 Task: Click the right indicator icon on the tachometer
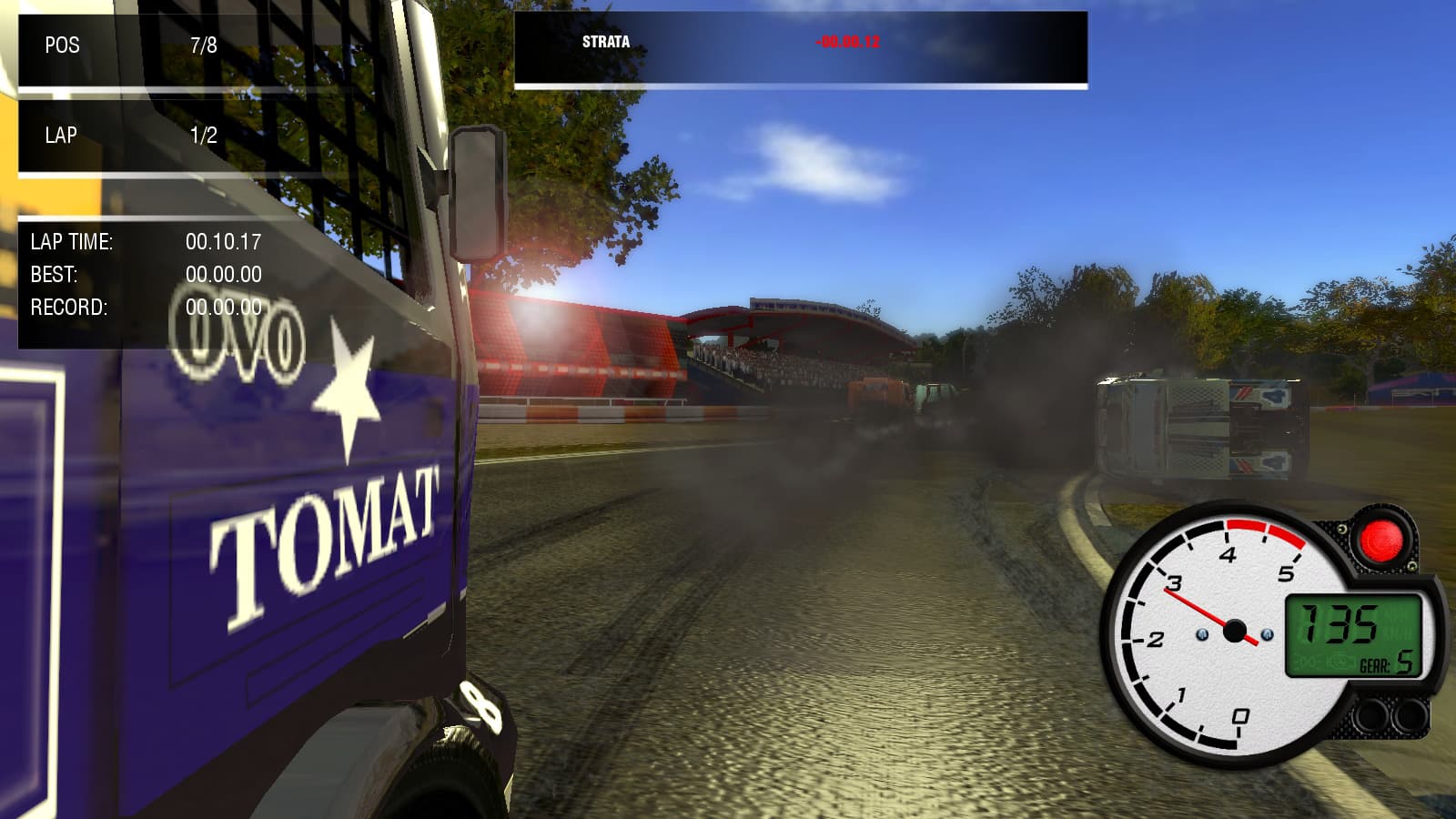(x=1268, y=634)
